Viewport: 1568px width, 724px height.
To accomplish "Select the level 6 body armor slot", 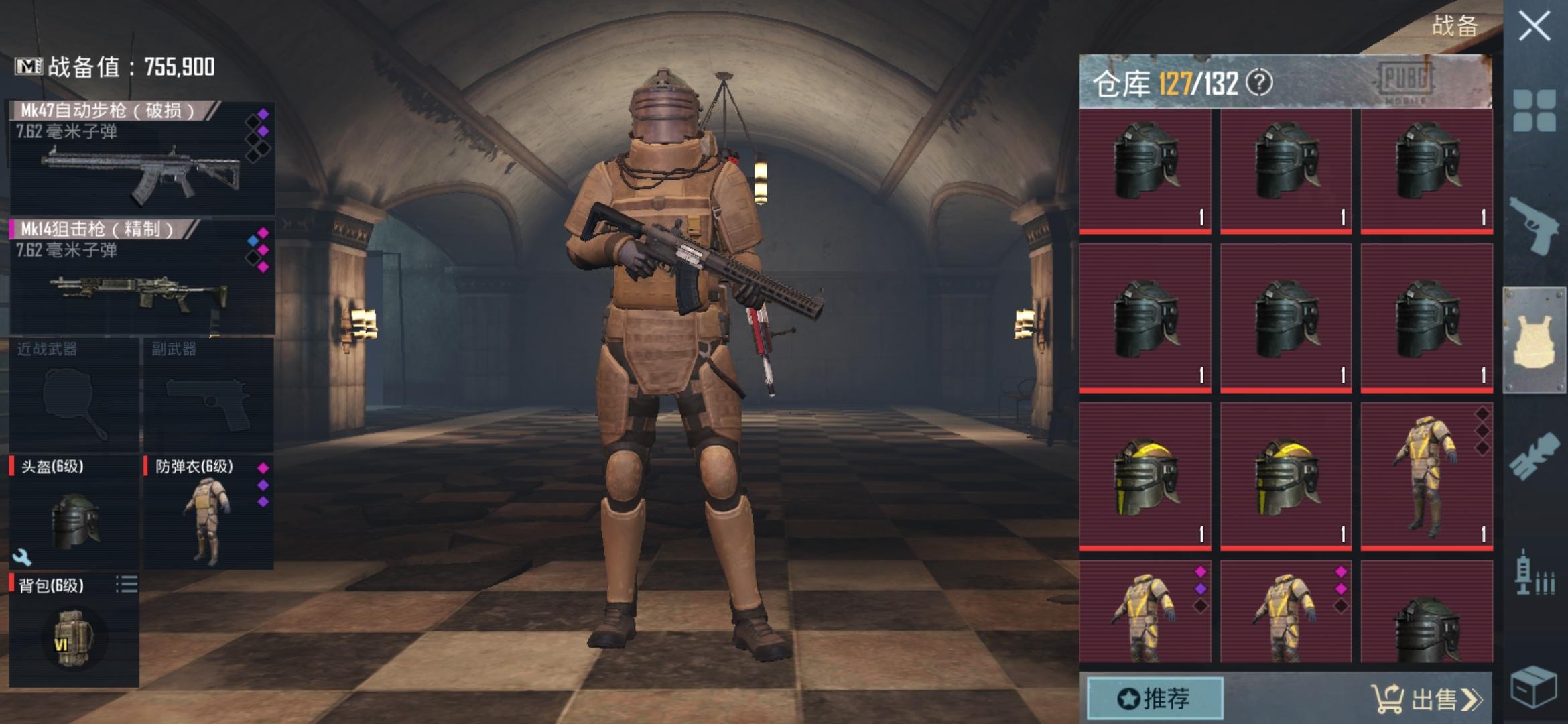I will tap(208, 513).
